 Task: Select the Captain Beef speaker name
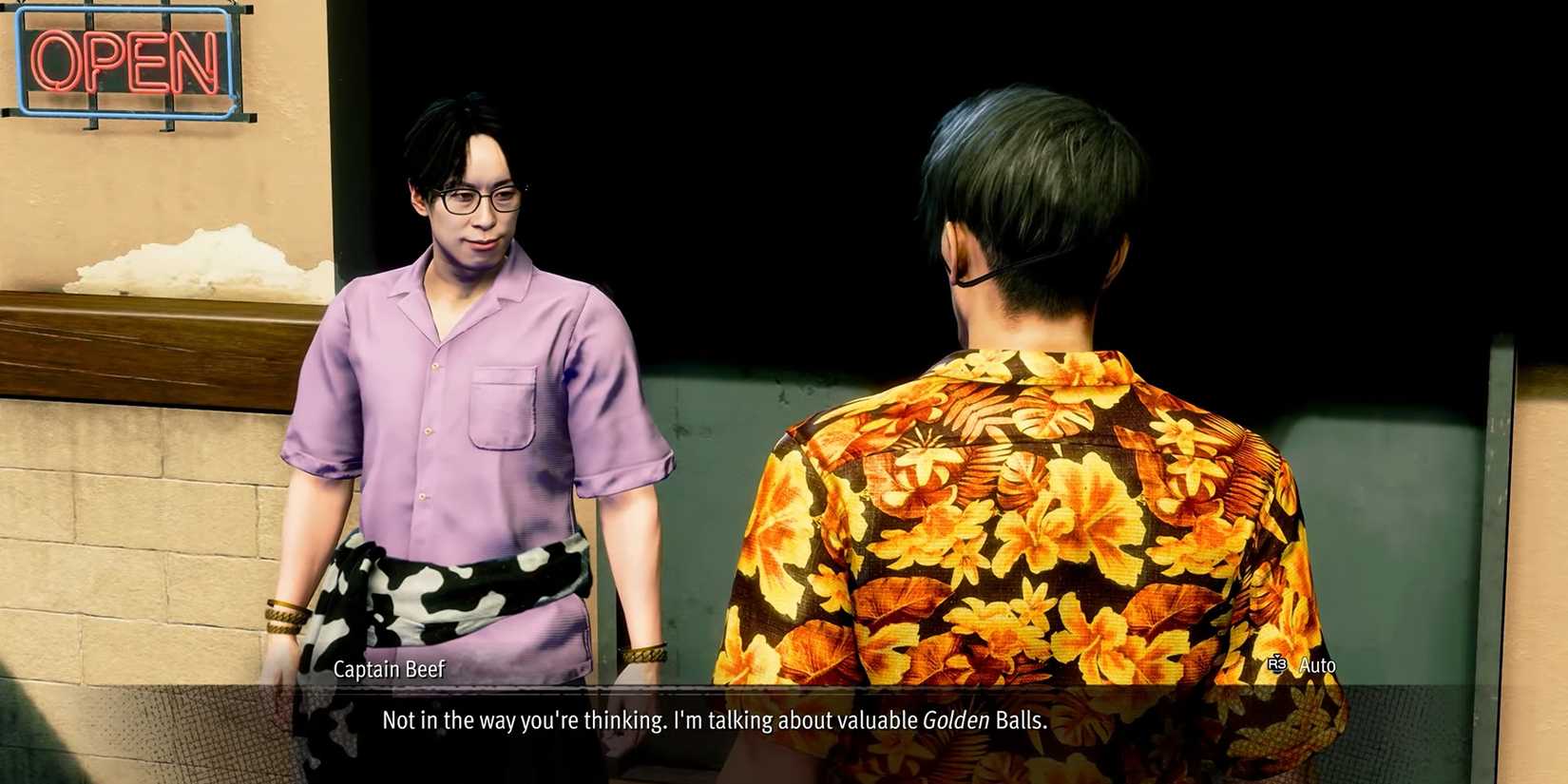(x=389, y=669)
